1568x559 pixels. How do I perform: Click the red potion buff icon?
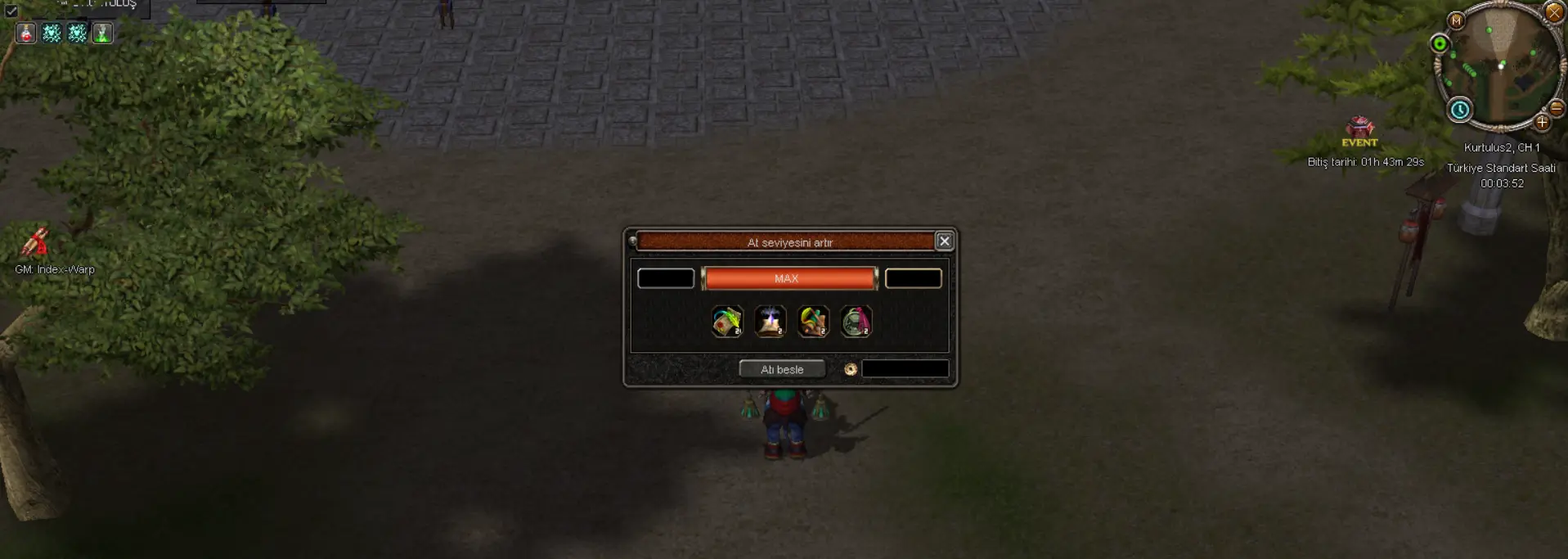(26, 33)
